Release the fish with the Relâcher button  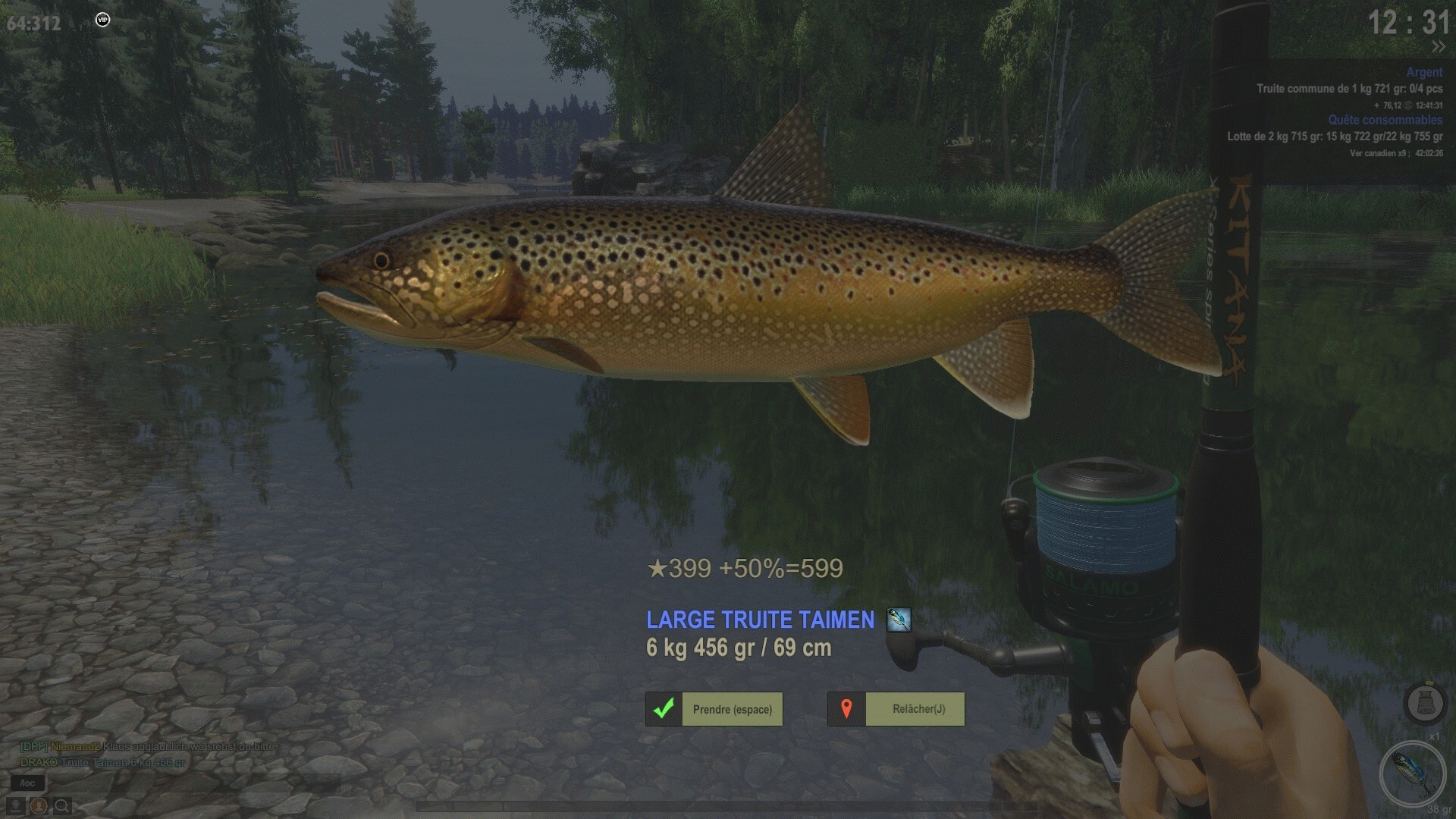coord(896,709)
